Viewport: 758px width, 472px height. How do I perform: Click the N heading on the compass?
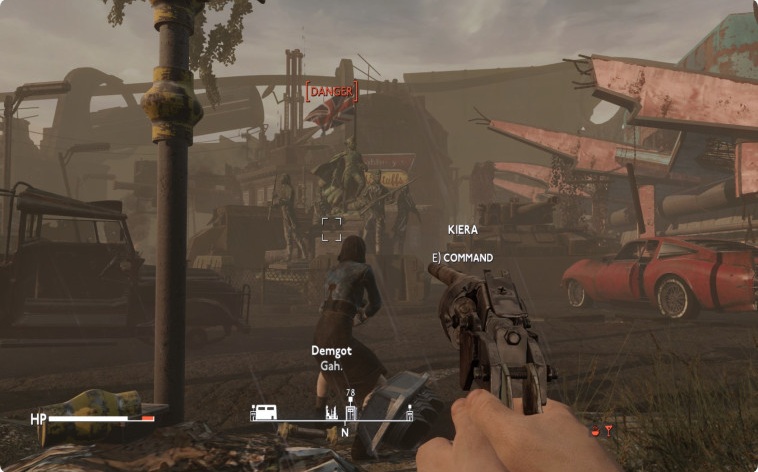[x=345, y=432]
